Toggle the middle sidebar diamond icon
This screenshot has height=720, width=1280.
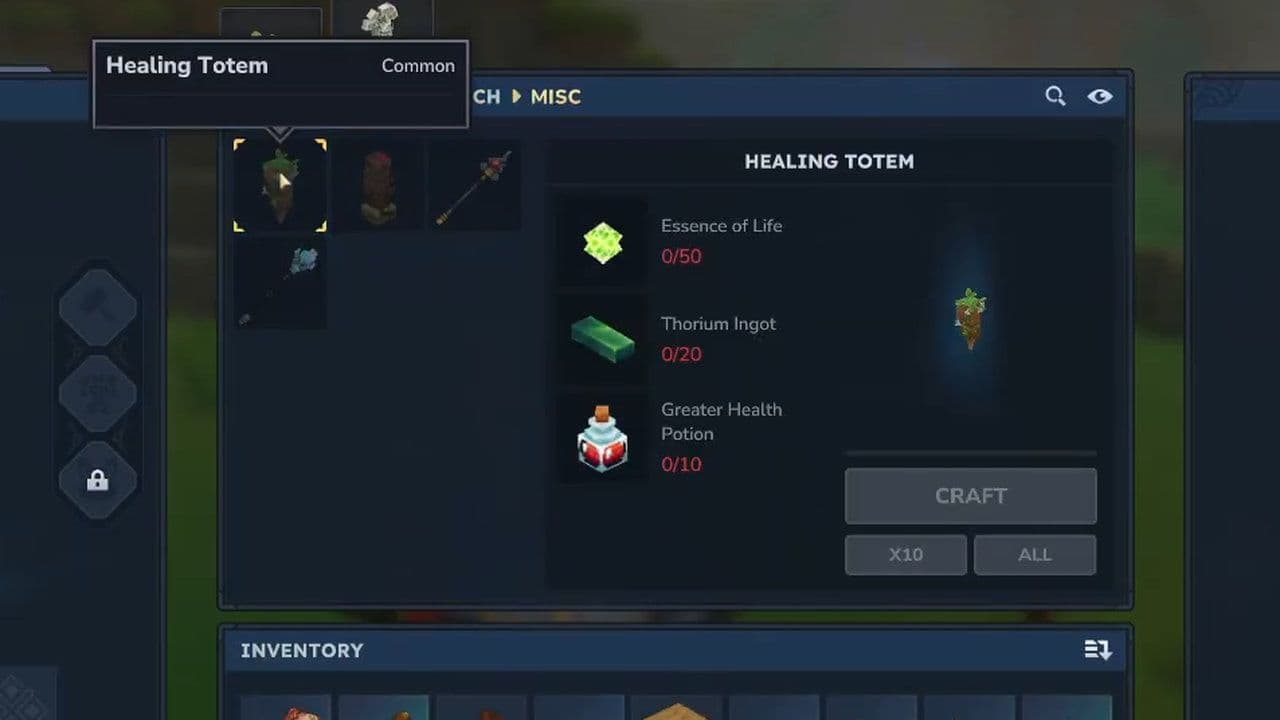[x=97, y=394]
